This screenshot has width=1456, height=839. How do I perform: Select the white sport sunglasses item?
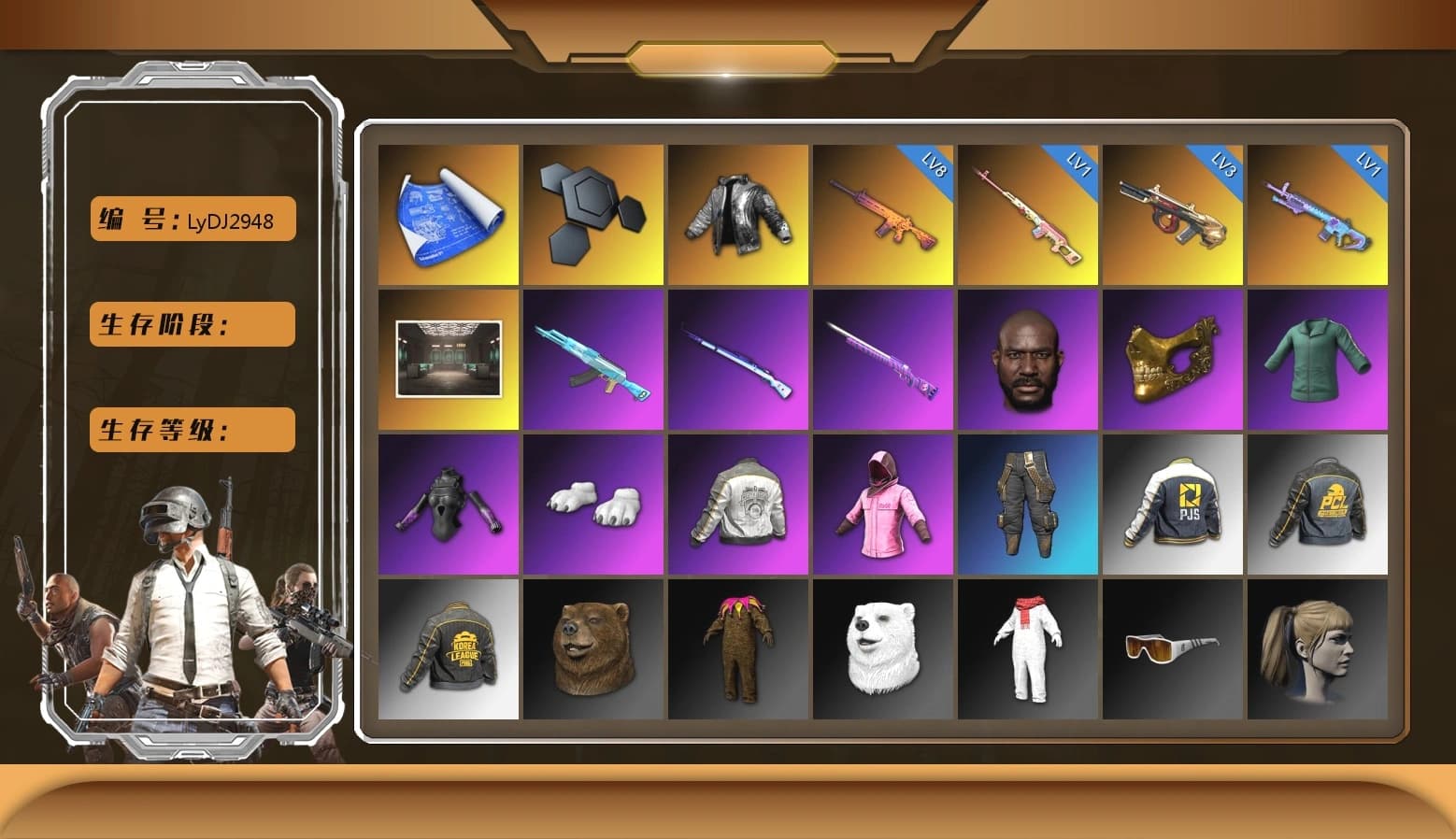(1174, 649)
